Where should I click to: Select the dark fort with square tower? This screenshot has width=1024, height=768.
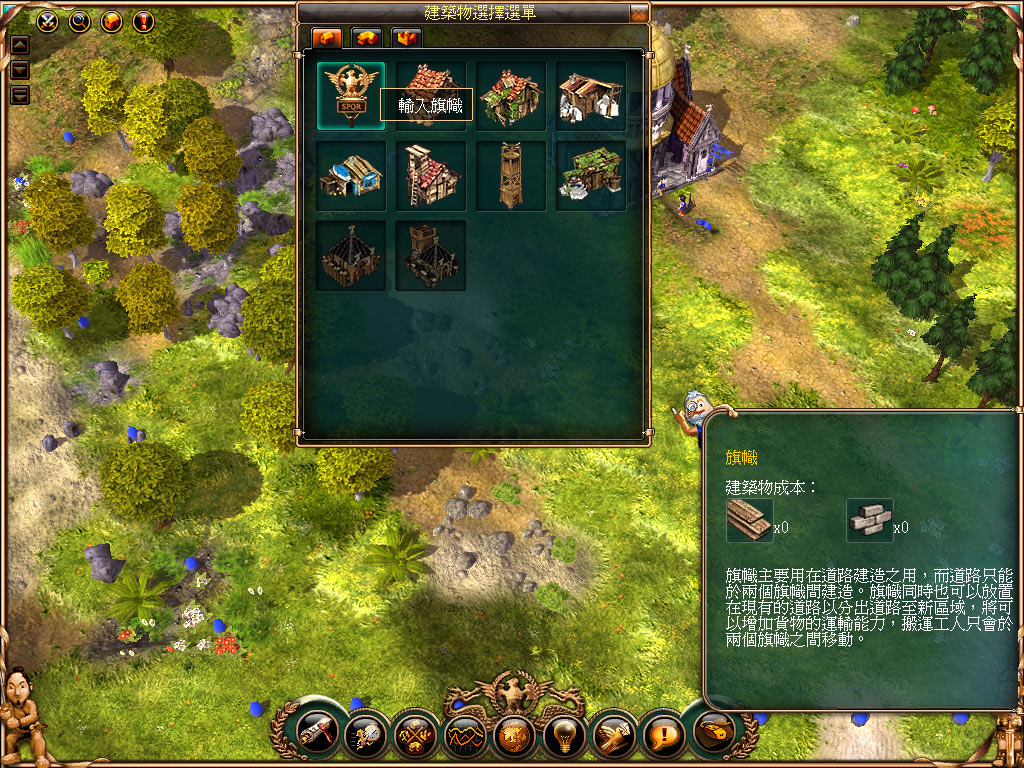pos(430,256)
